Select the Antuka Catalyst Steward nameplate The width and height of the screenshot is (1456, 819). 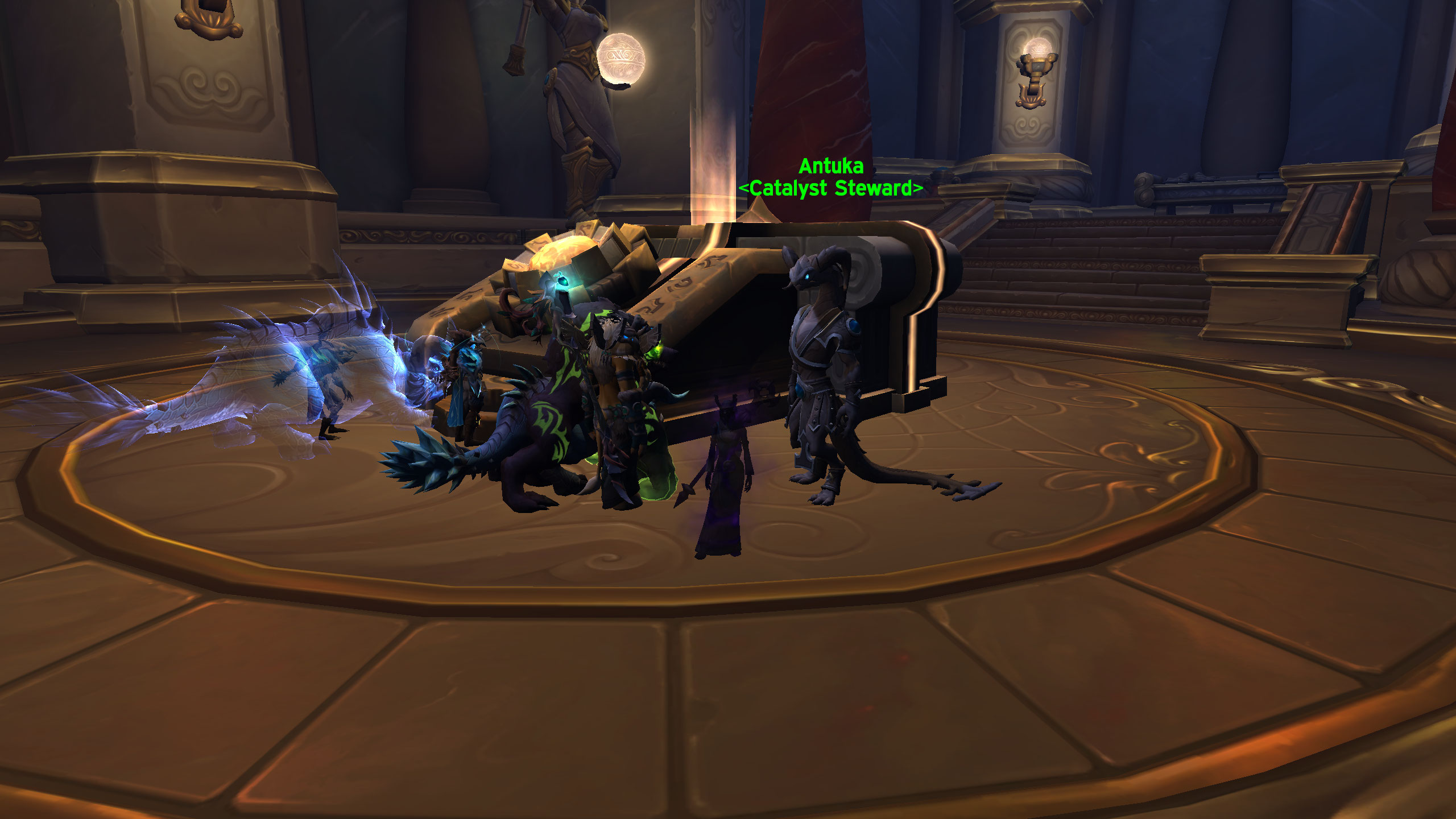tap(830, 177)
